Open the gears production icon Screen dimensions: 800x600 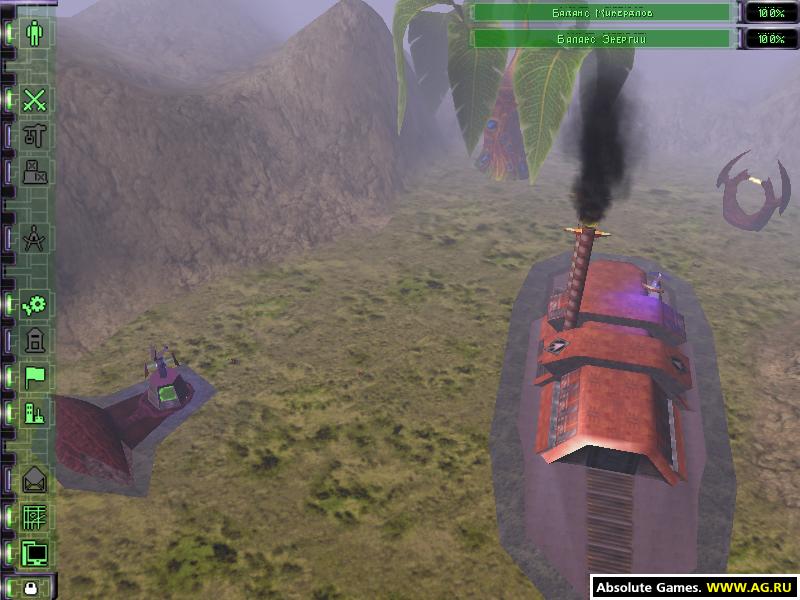click(36, 305)
